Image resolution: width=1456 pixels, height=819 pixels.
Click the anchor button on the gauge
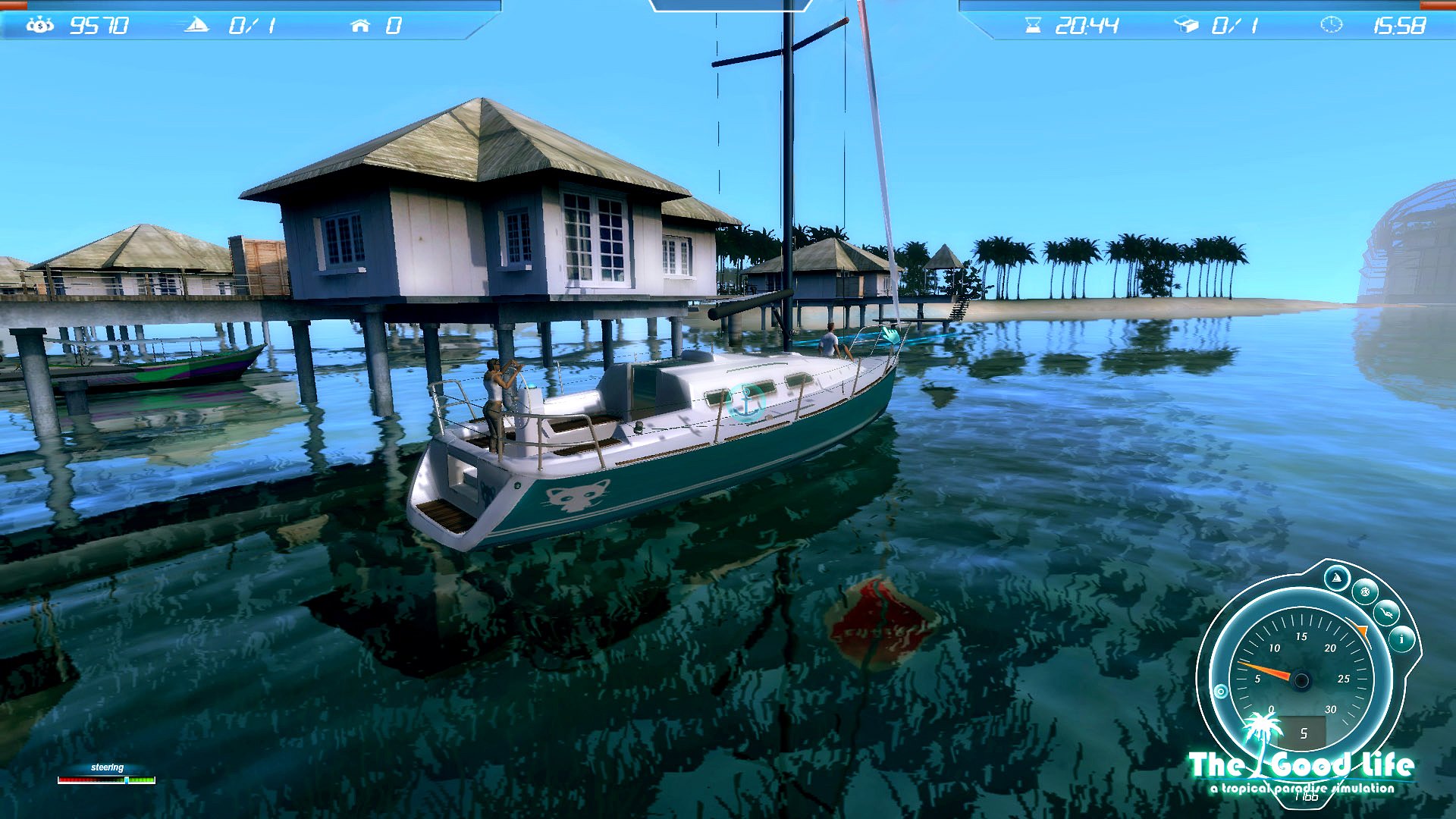pos(1385,611)
